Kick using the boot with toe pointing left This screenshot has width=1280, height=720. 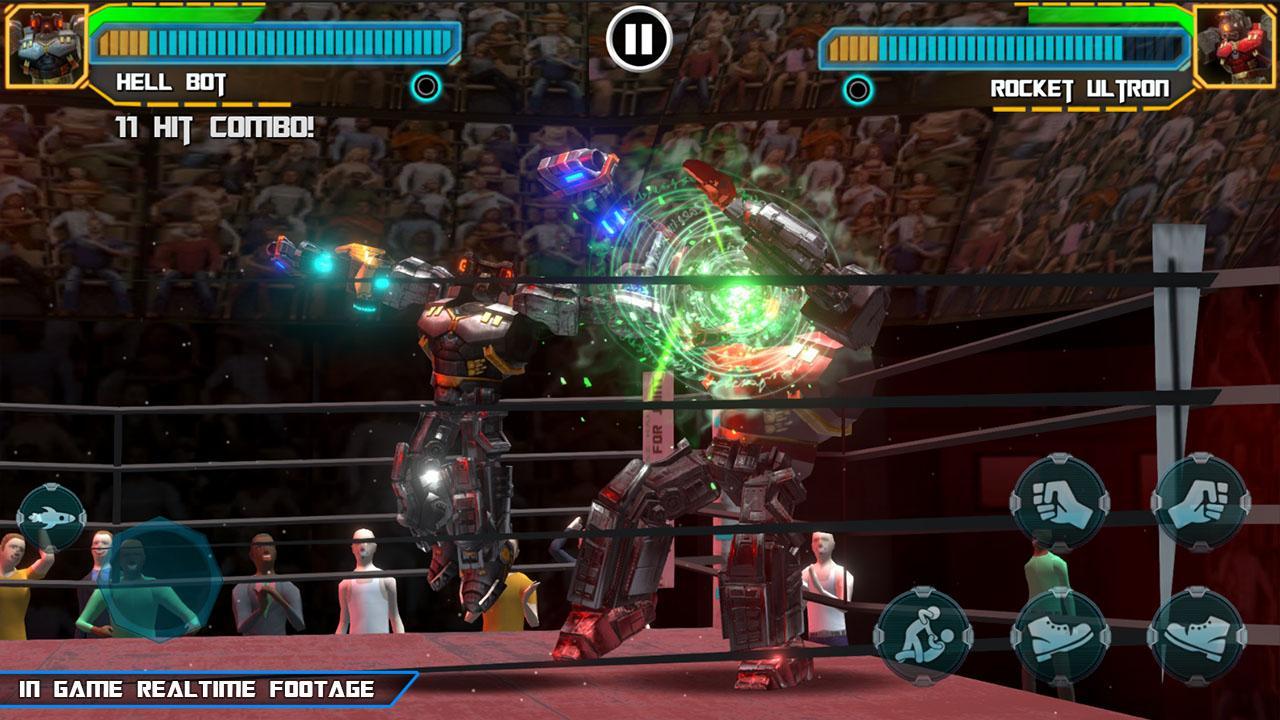tap(1197, 636)
